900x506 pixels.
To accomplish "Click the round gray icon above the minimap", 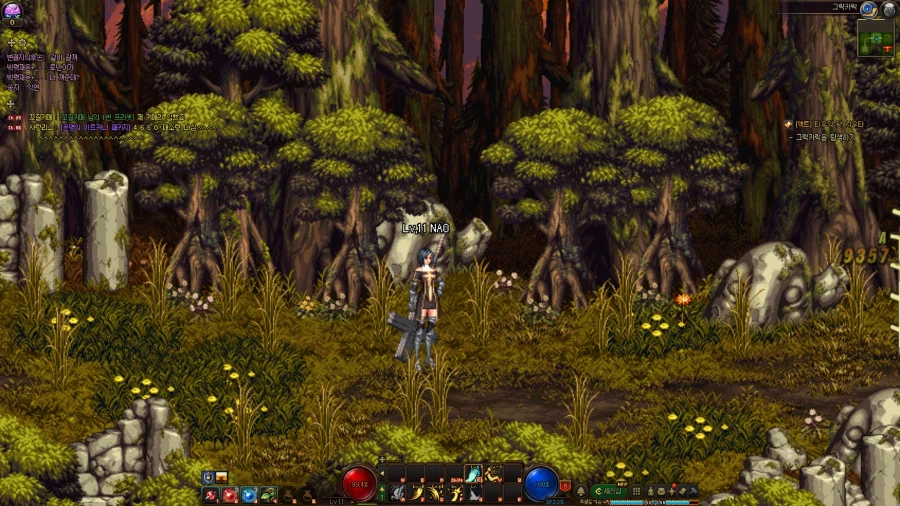I will click(x=887, y=8).
